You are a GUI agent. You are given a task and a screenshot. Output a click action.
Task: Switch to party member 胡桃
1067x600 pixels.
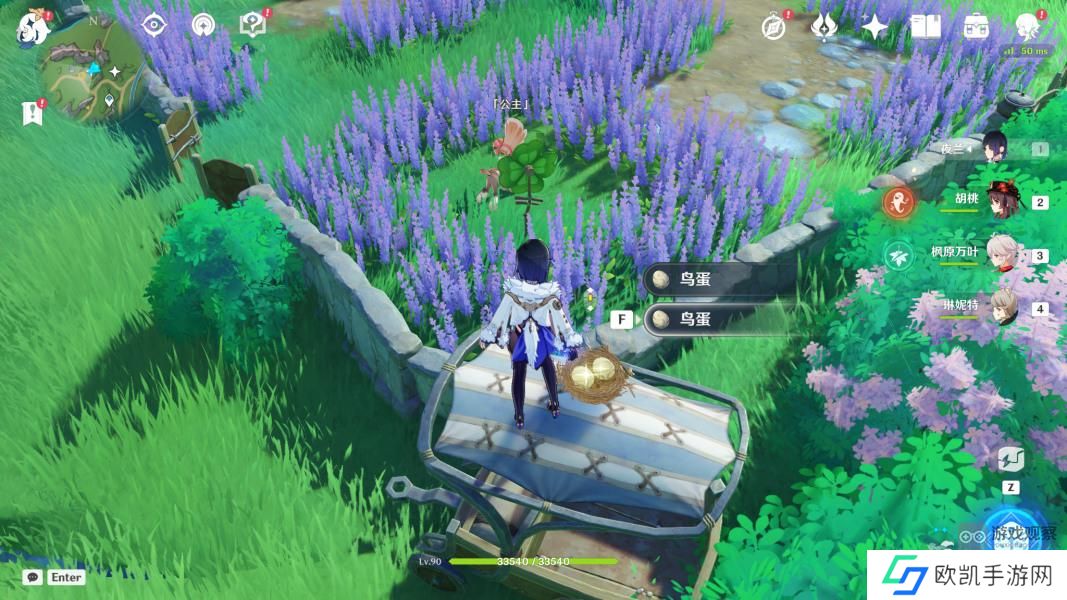(1000, 200)
